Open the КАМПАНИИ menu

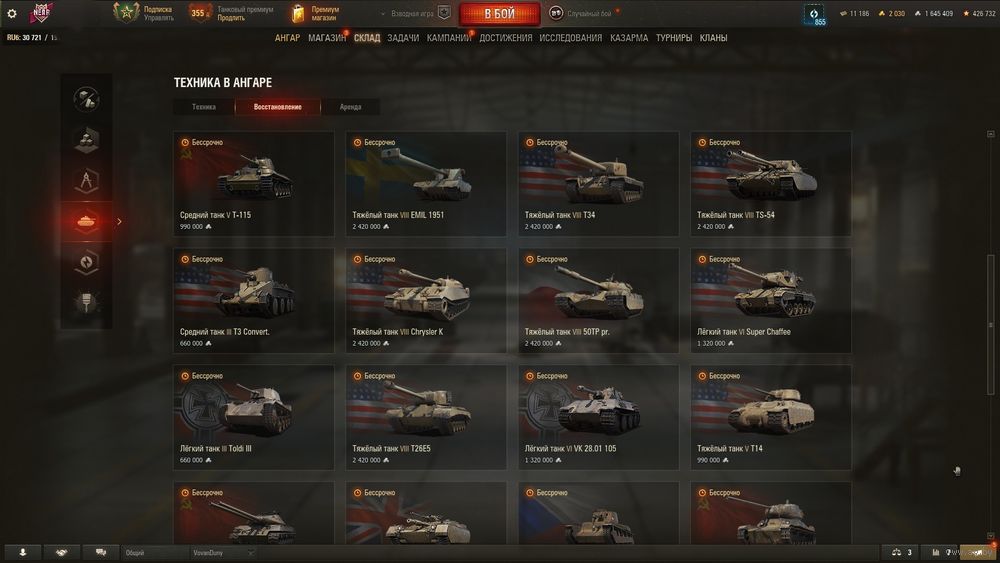(x=448, y=38)
